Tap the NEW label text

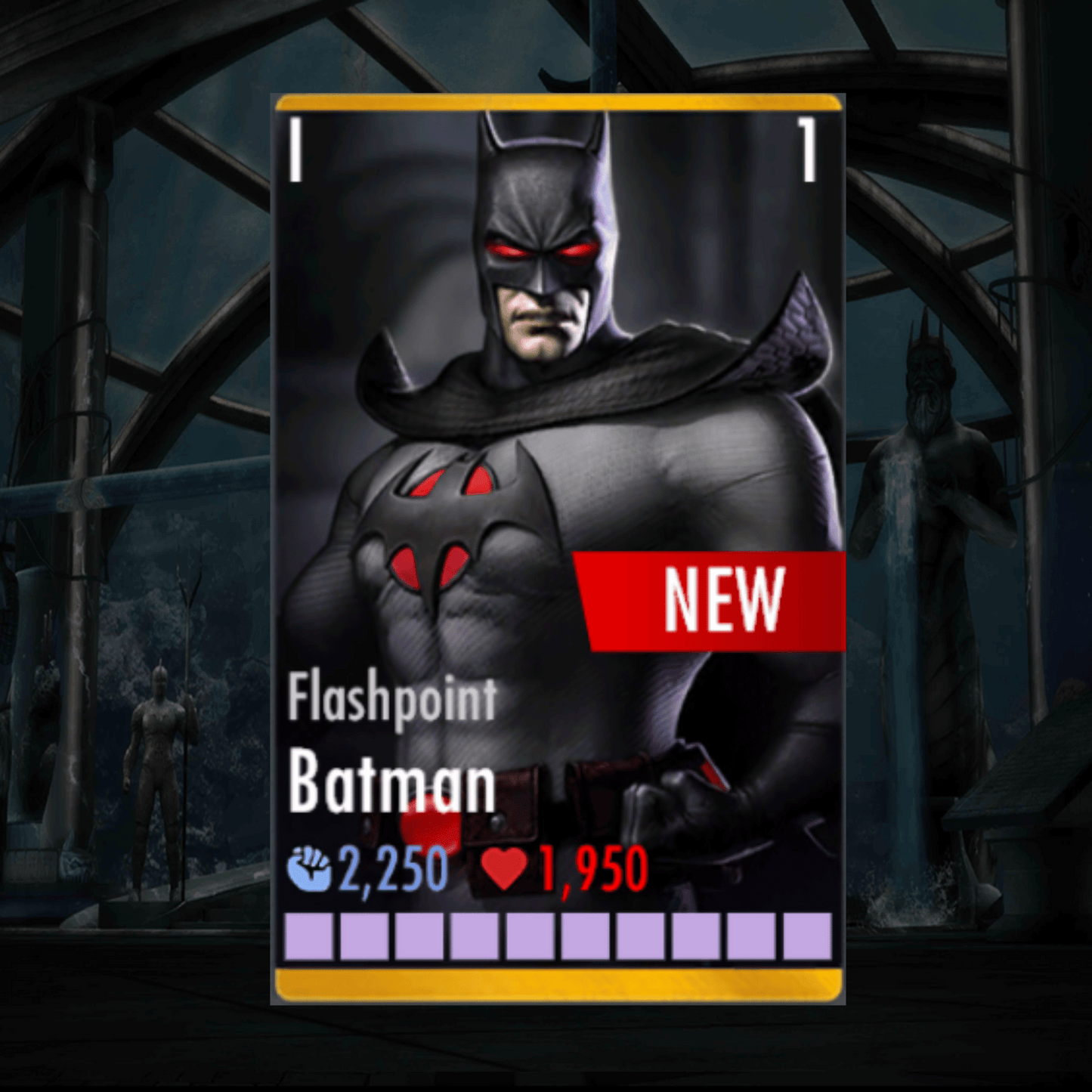click(x=723, y=601)
